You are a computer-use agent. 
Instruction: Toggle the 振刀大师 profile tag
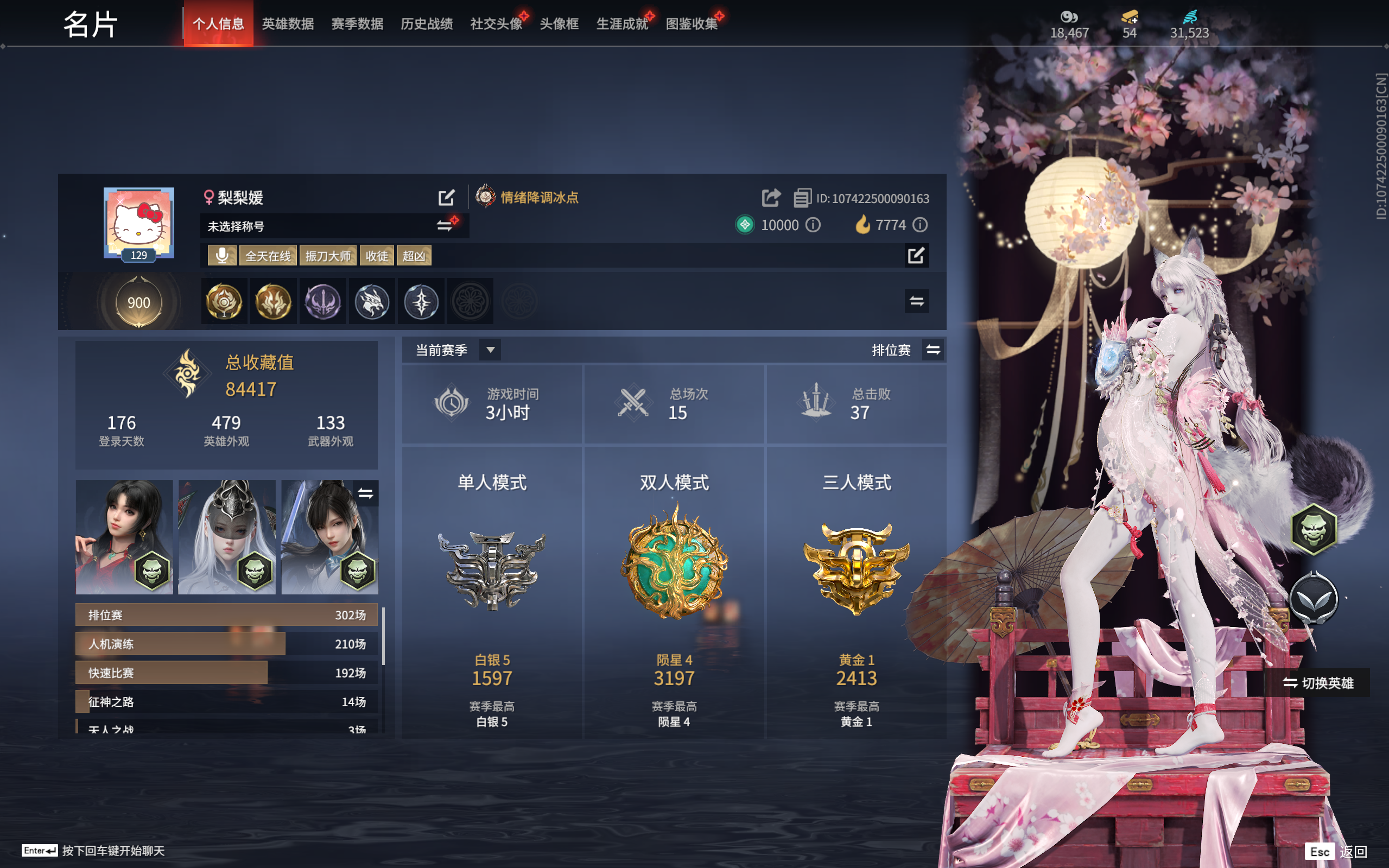point(328,256)
